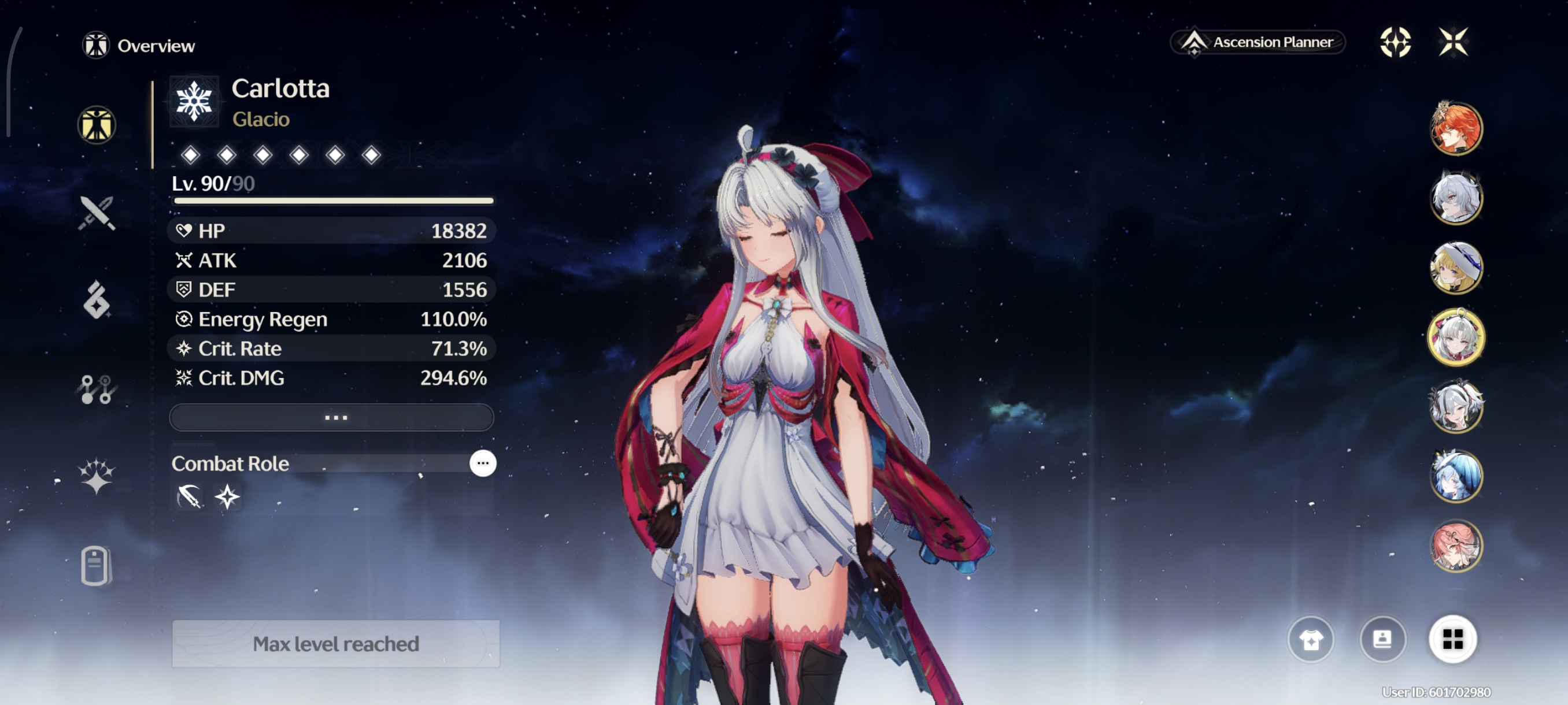
Task: Switch to the crossed swords weapon tab
Action: [x=96, y=213]
